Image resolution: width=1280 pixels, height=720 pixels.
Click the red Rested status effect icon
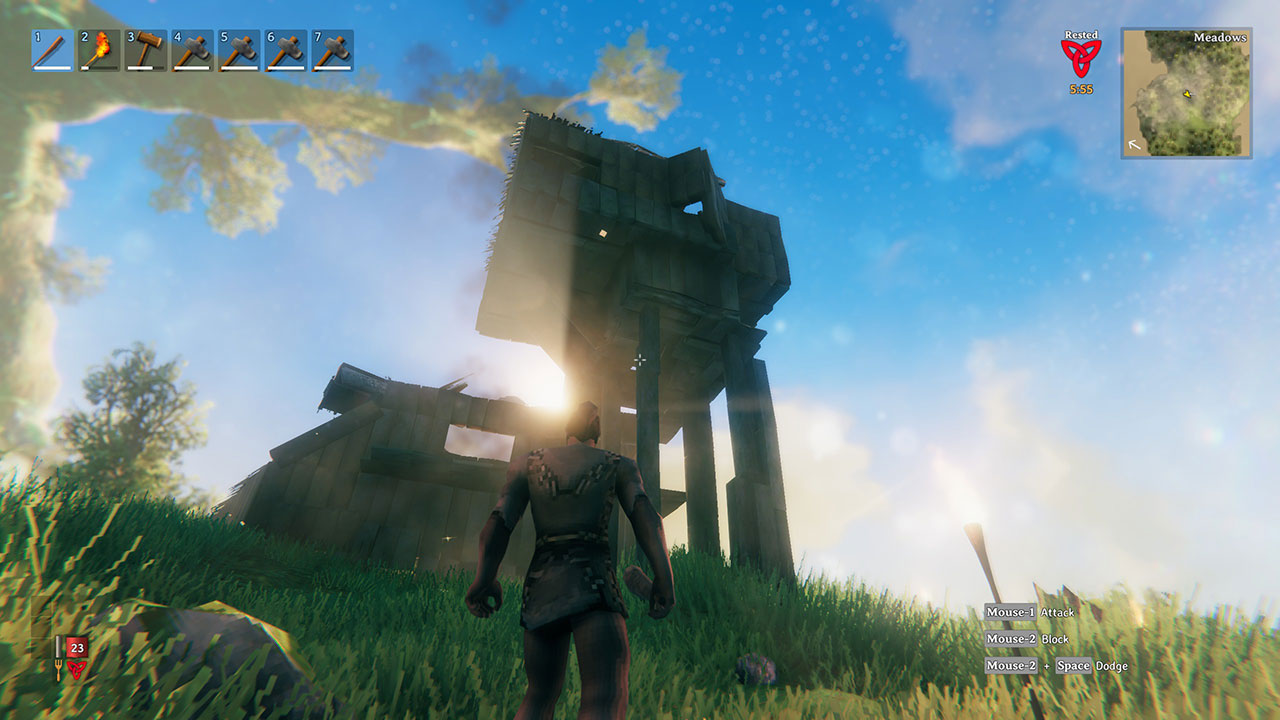point(1081,58)
